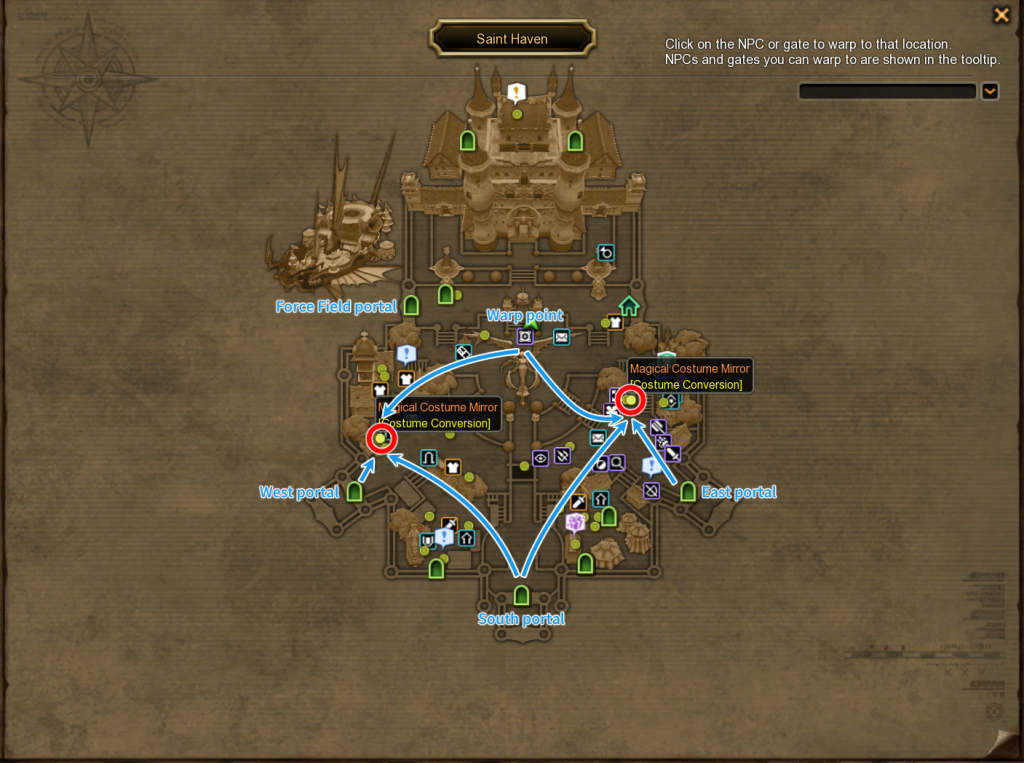Warp to the West portal gate
This screenshot has width=1024, height=763.
(354, 491)
